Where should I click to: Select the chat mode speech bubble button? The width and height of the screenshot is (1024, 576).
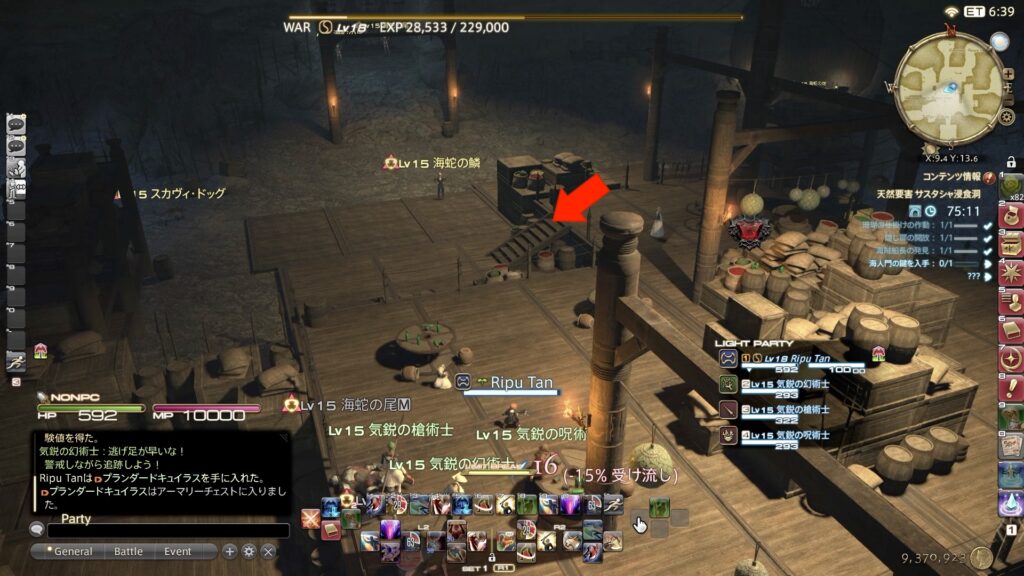click(37, 530)
